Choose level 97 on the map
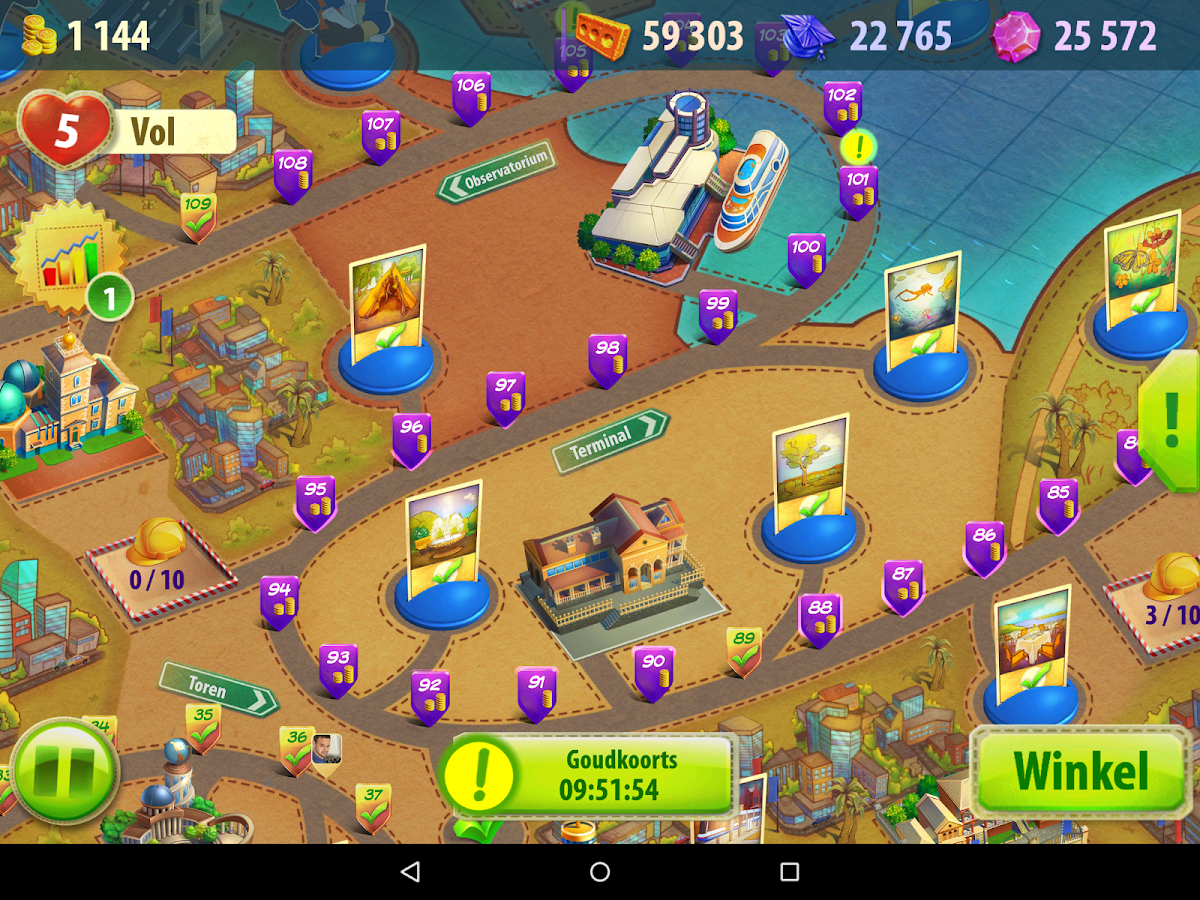Image resolution: width=1200 pixels, height=900 pixels. pos(506,397)
